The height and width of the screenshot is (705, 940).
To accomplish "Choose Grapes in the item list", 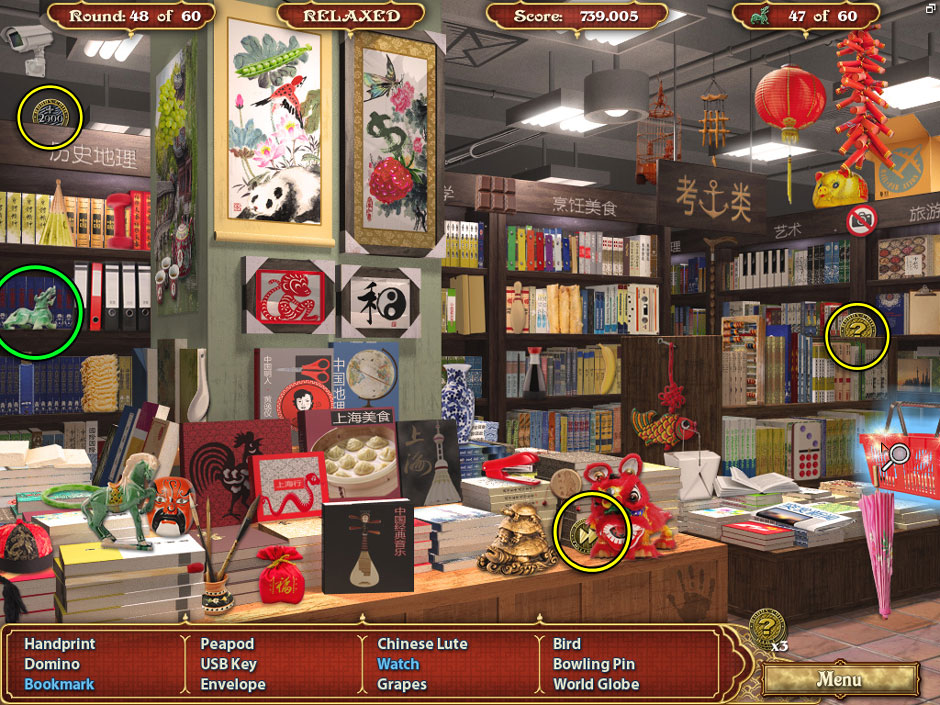I will pos(402,685).
